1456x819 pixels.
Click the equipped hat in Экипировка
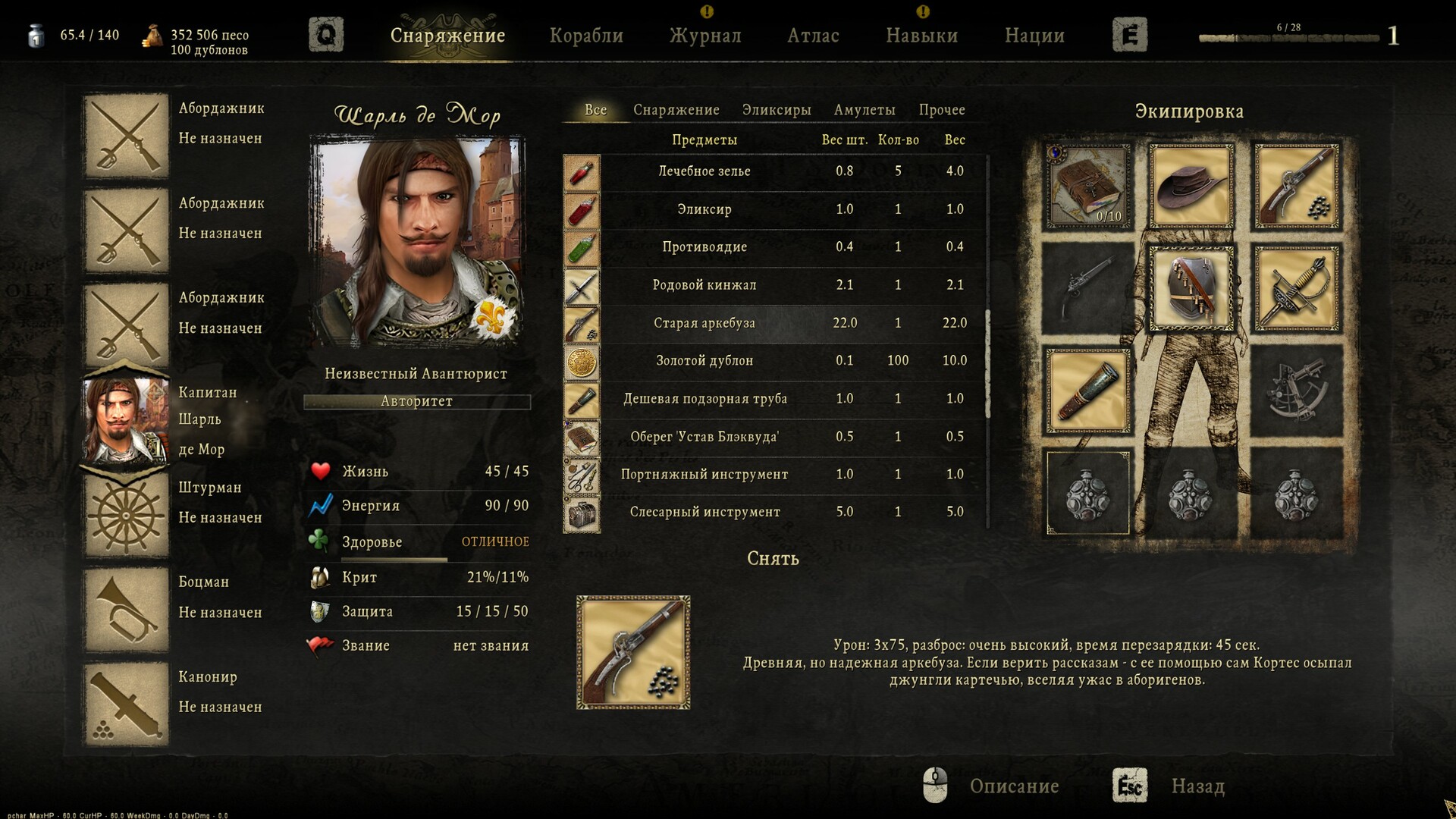(1190, 184)
